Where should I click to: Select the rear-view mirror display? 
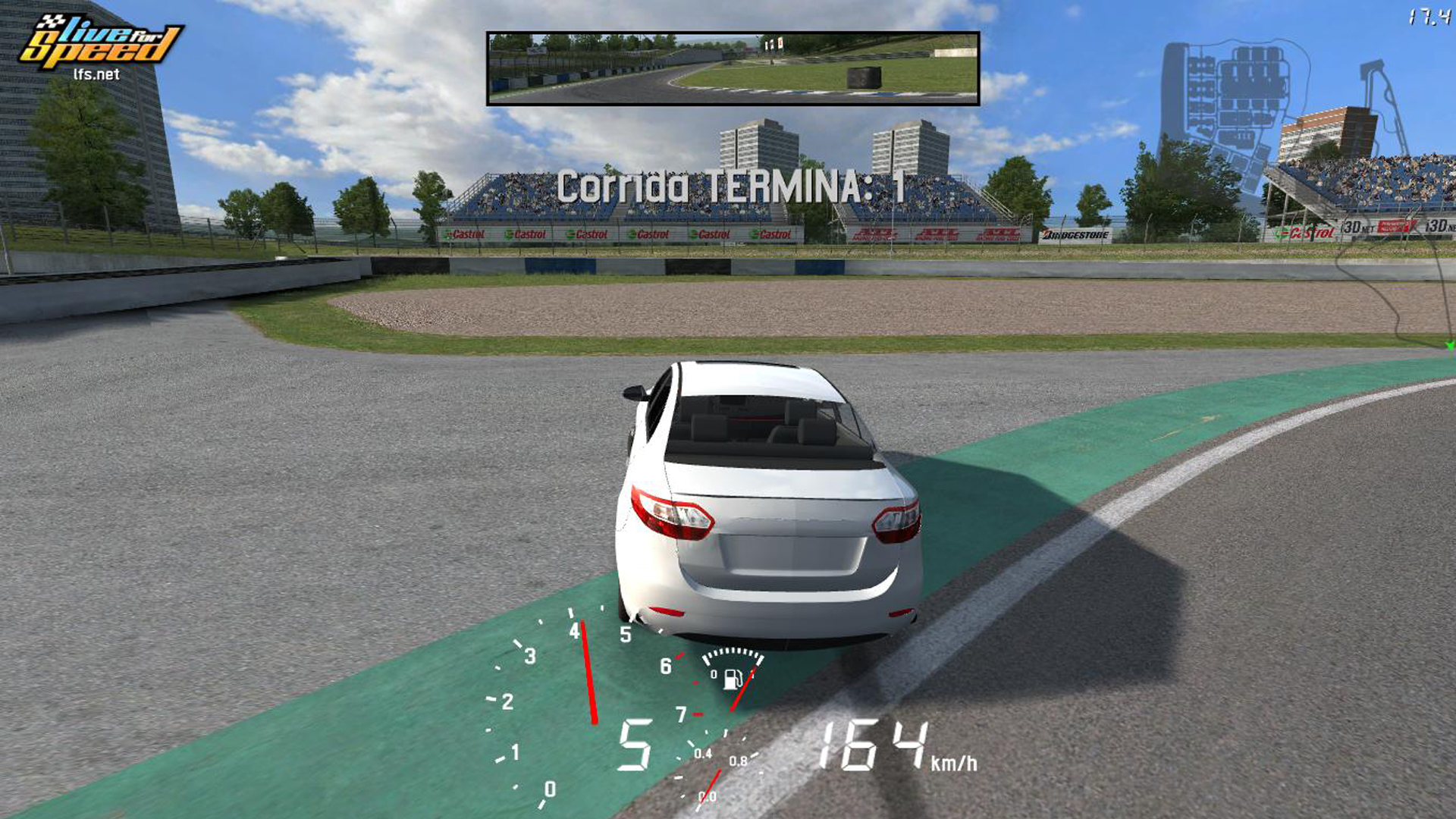coord(733,68)
